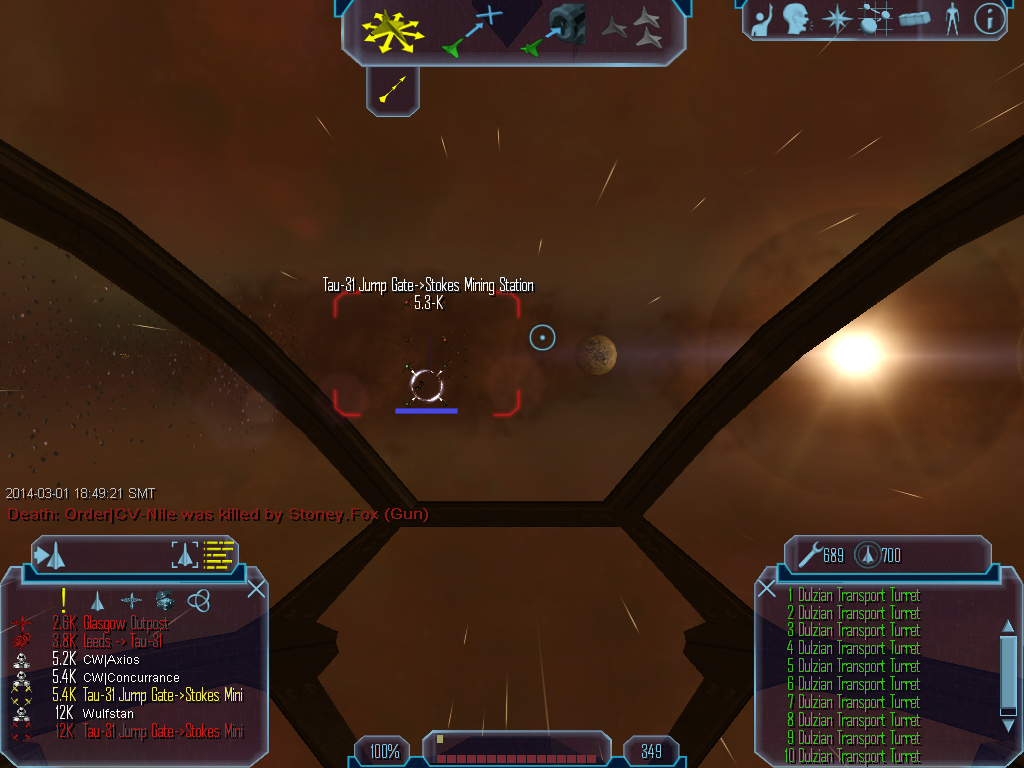
Task: Click weapon list scroll-down arrow
Action: tap(1007, 710)
